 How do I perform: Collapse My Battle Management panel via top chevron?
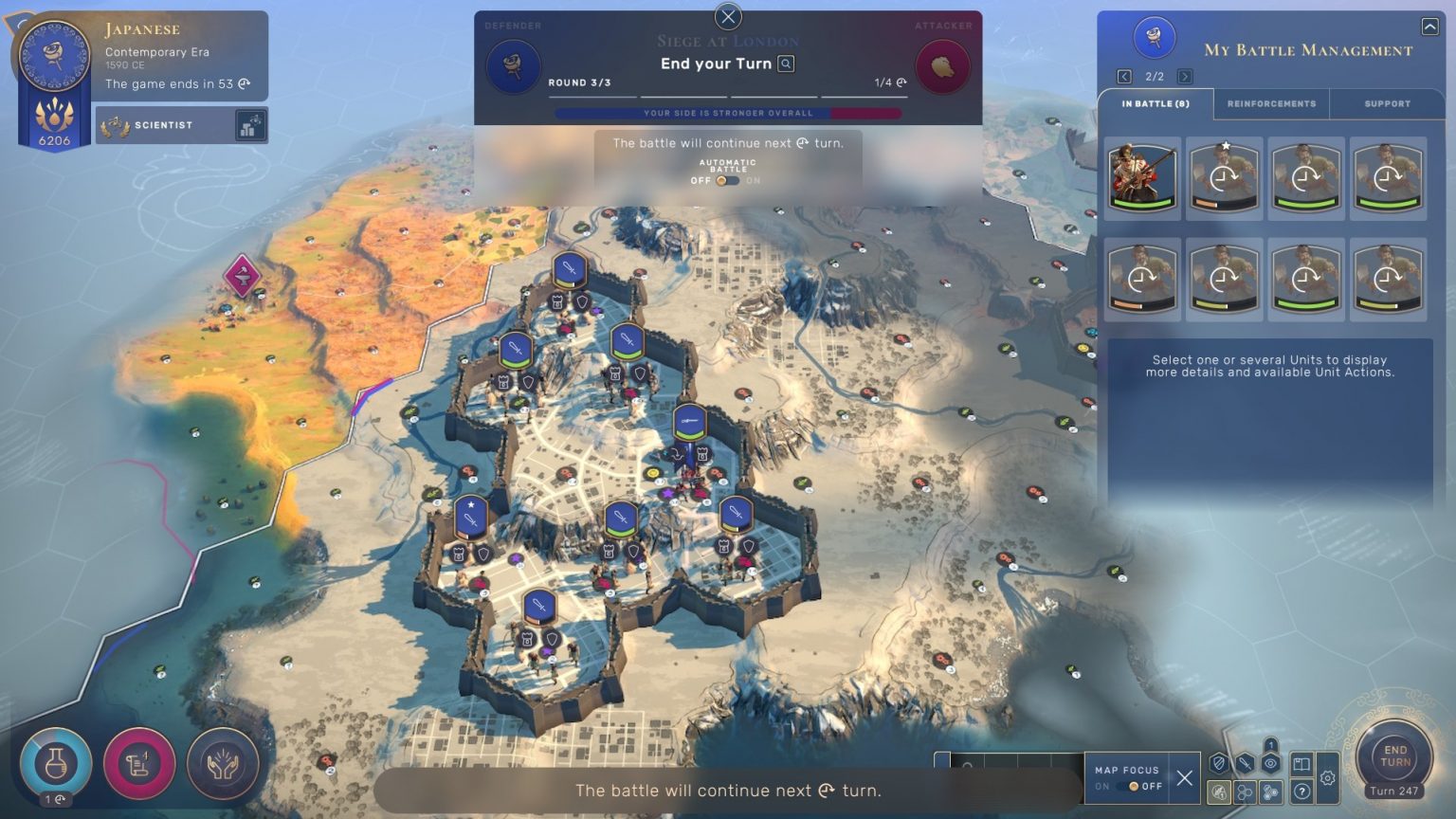click(x=1429, y=26)
